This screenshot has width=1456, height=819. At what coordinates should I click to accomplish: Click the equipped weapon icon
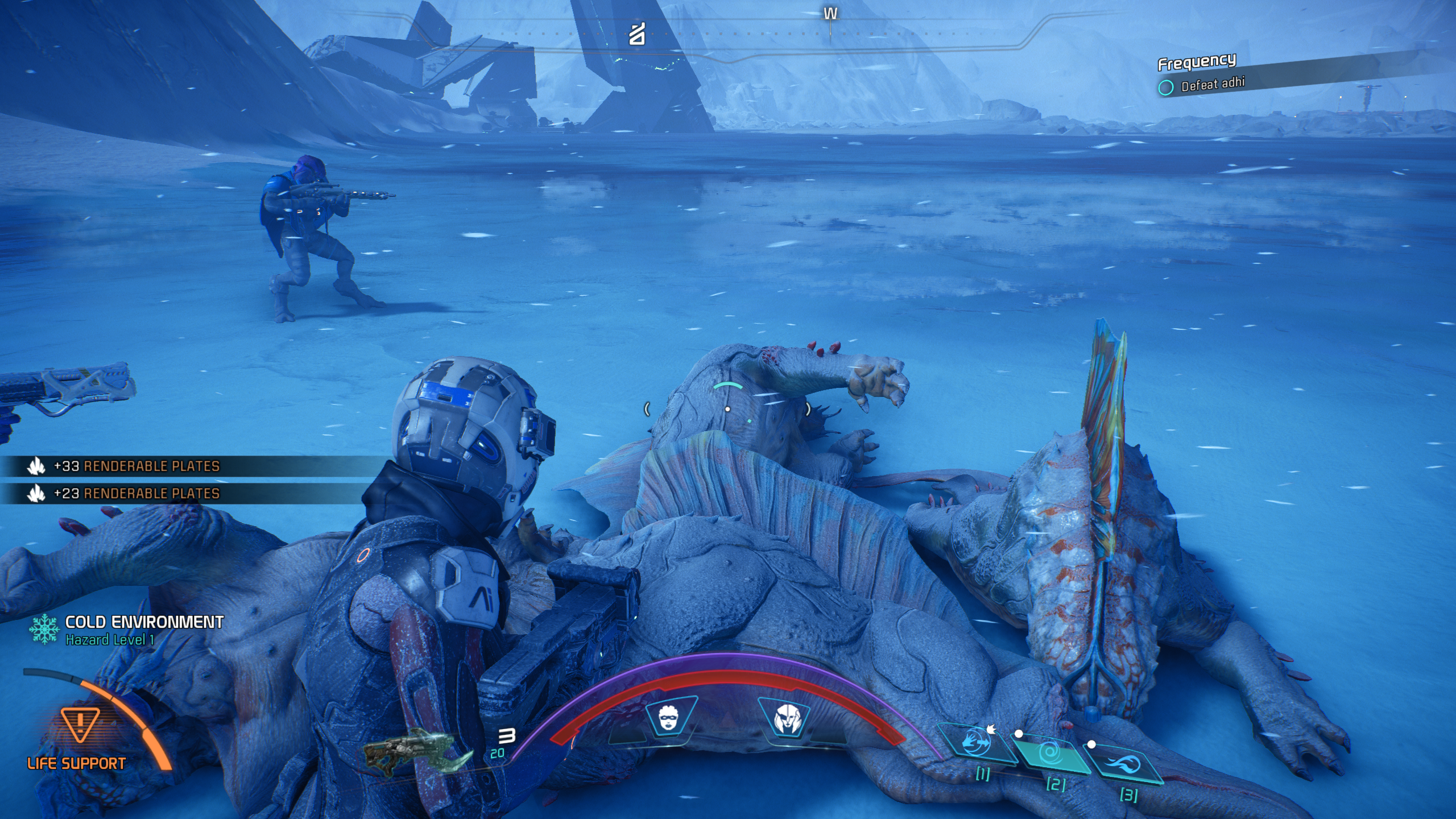[418, 751]
